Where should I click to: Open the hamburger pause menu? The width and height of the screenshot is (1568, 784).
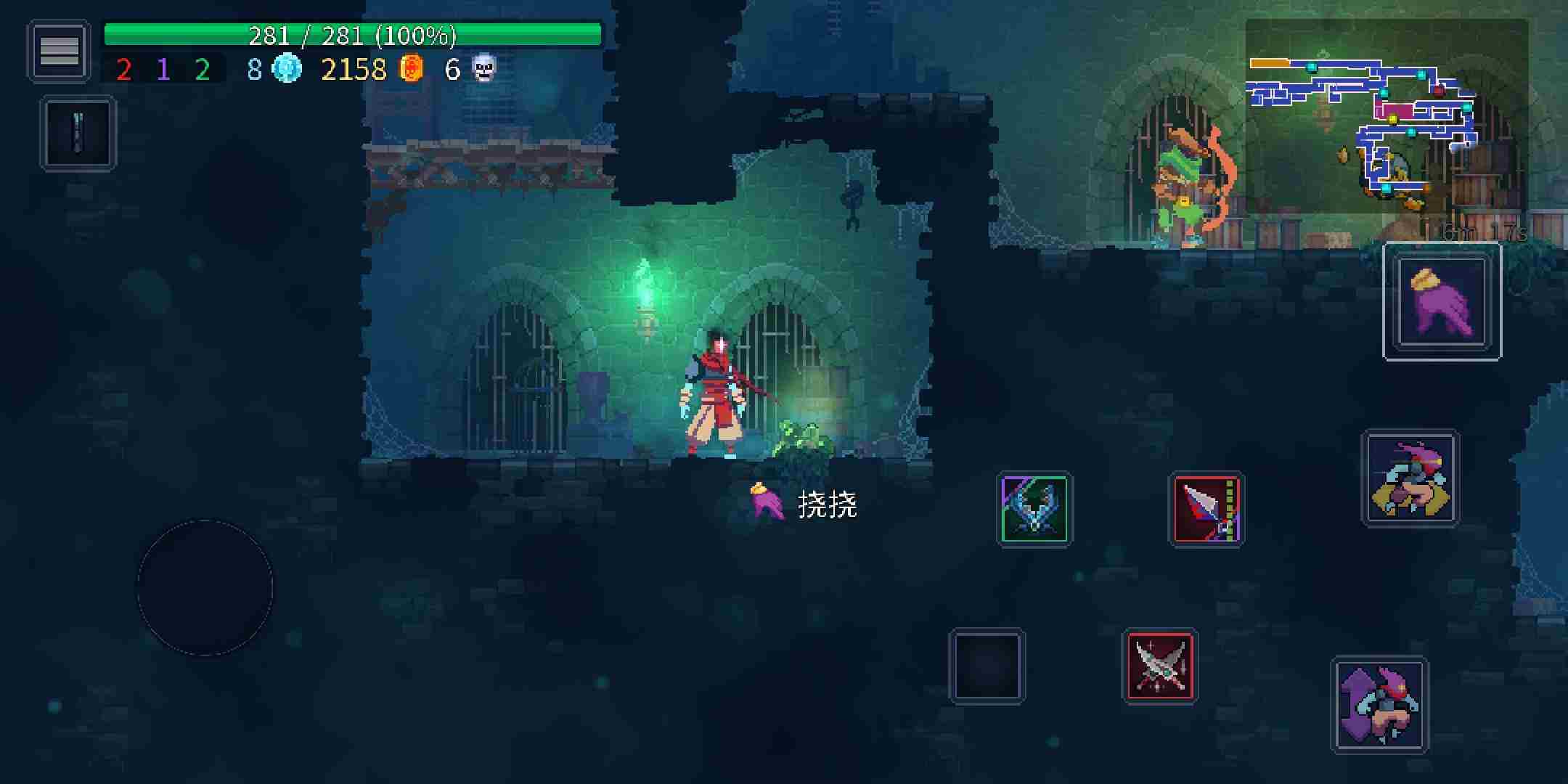(59, 51)
